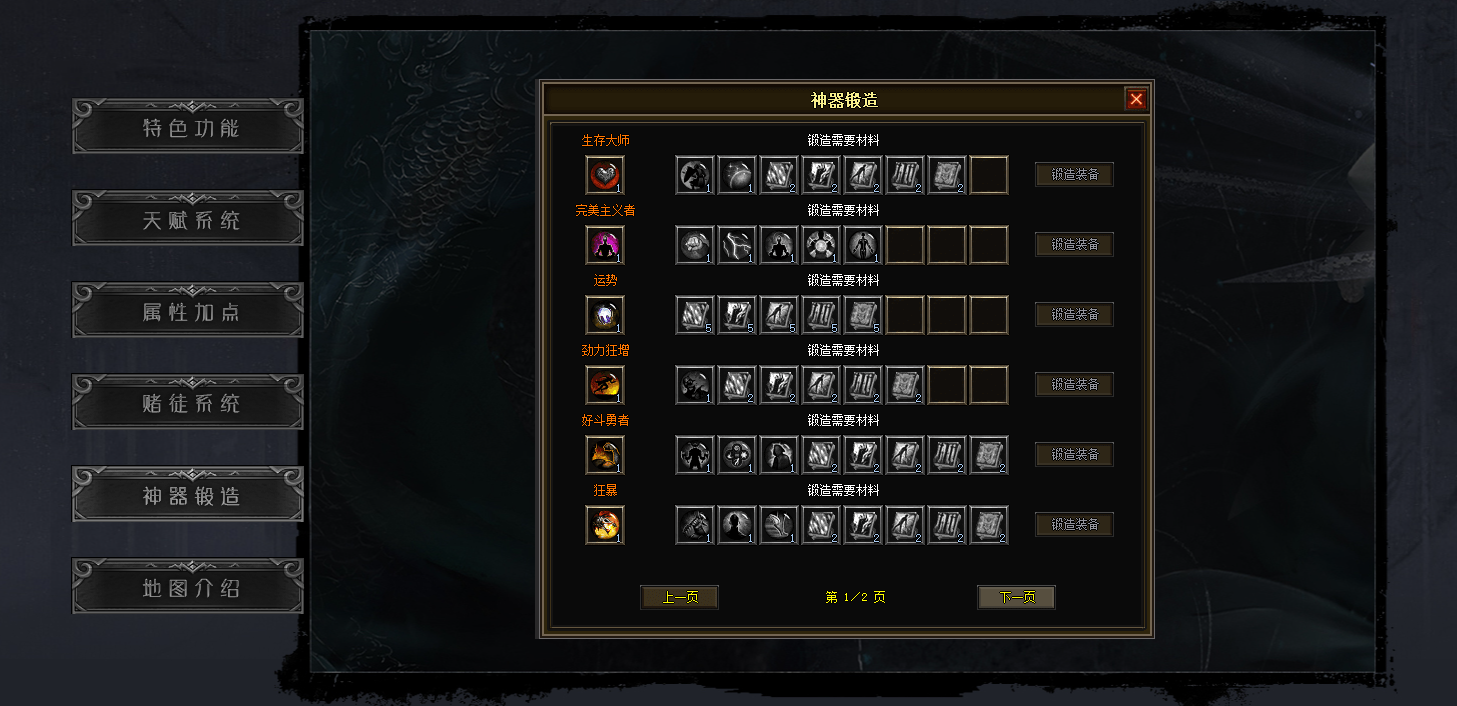The image size is (1457, 706).
Task: Select the 完美主义者 purple figure icon
Action: pos(605,245)
